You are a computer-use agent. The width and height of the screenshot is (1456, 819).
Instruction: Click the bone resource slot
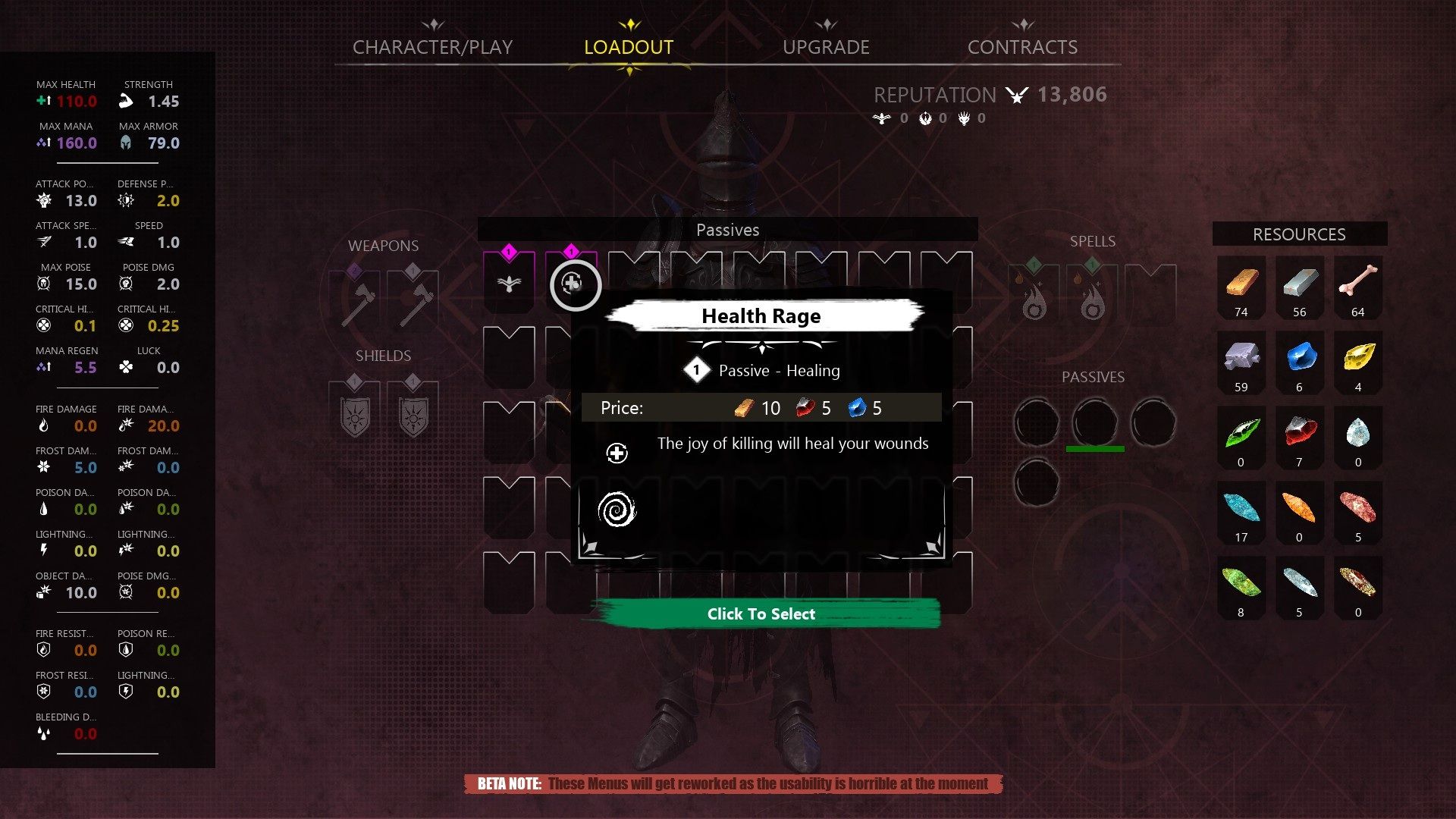pyautogui.click(x=1357, y=284)
